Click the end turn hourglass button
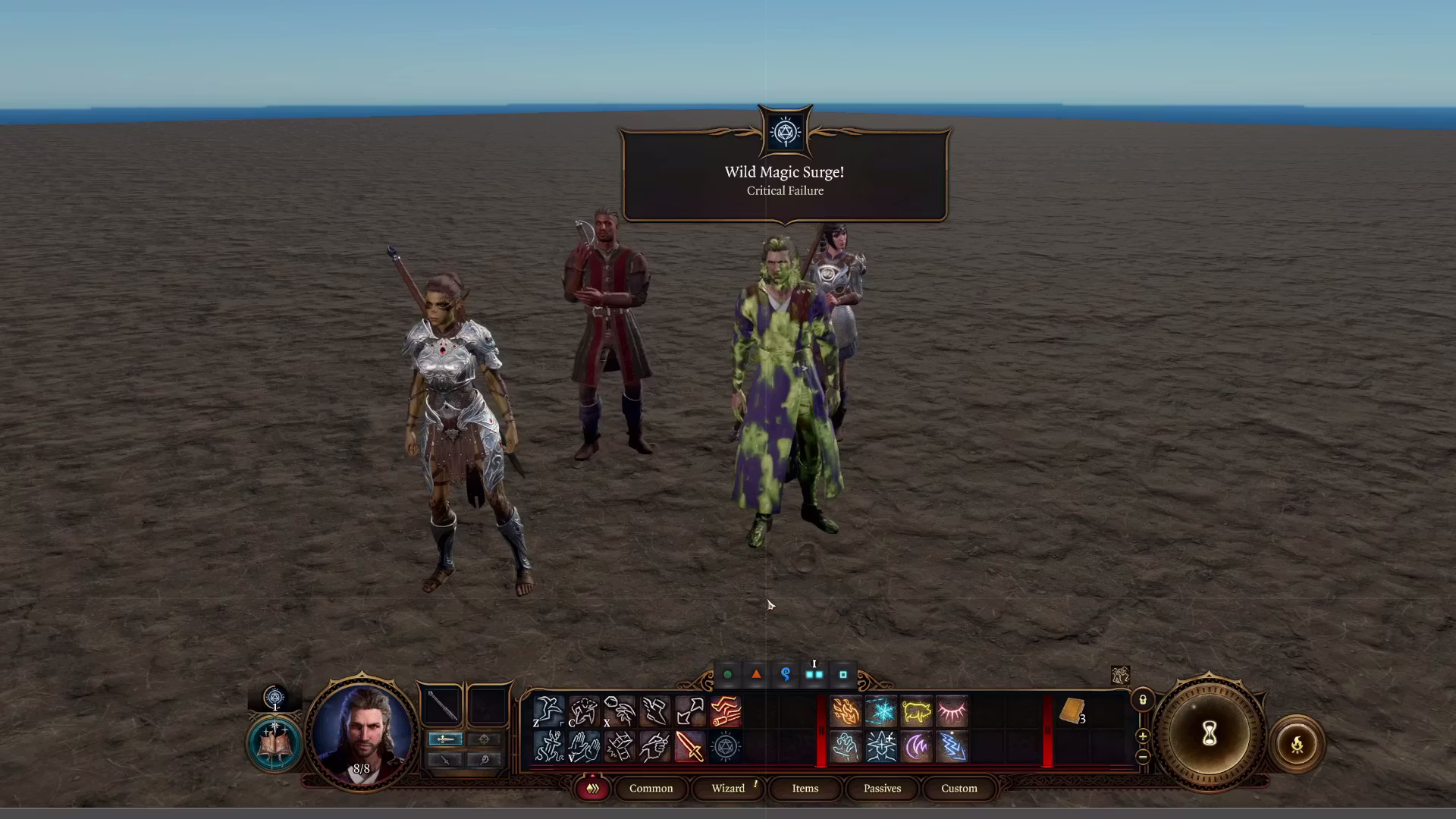Screen dimensions: 1456x819 (1209, 734)
